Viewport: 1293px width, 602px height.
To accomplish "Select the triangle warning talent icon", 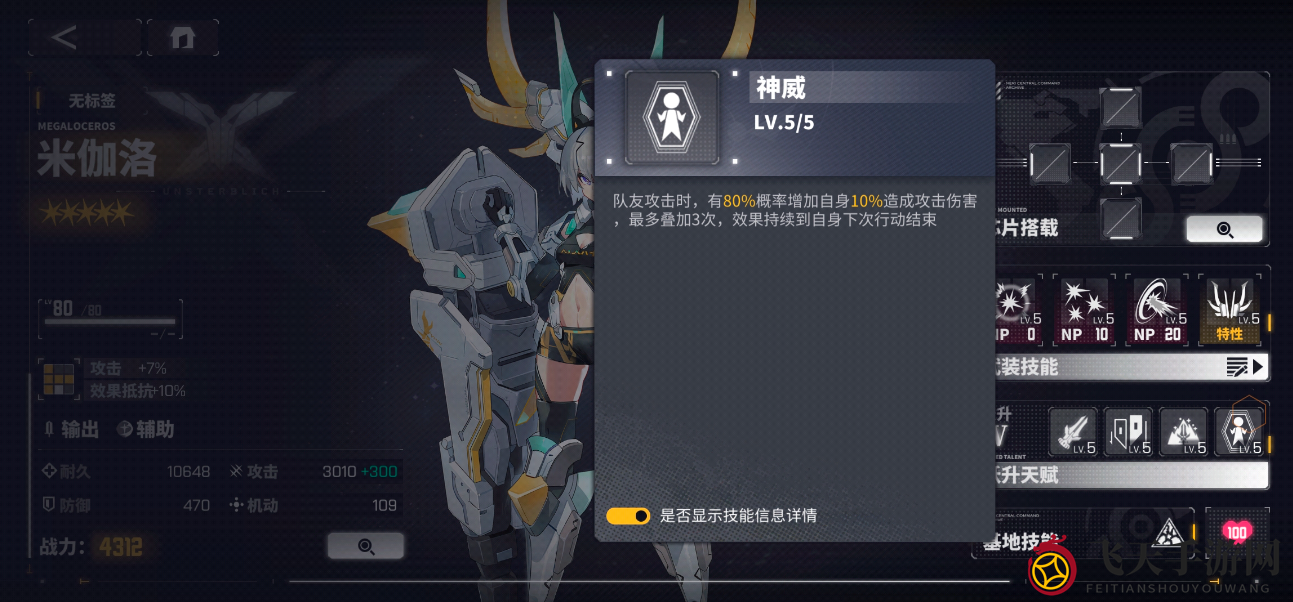I will click(x=1183, y=432).
